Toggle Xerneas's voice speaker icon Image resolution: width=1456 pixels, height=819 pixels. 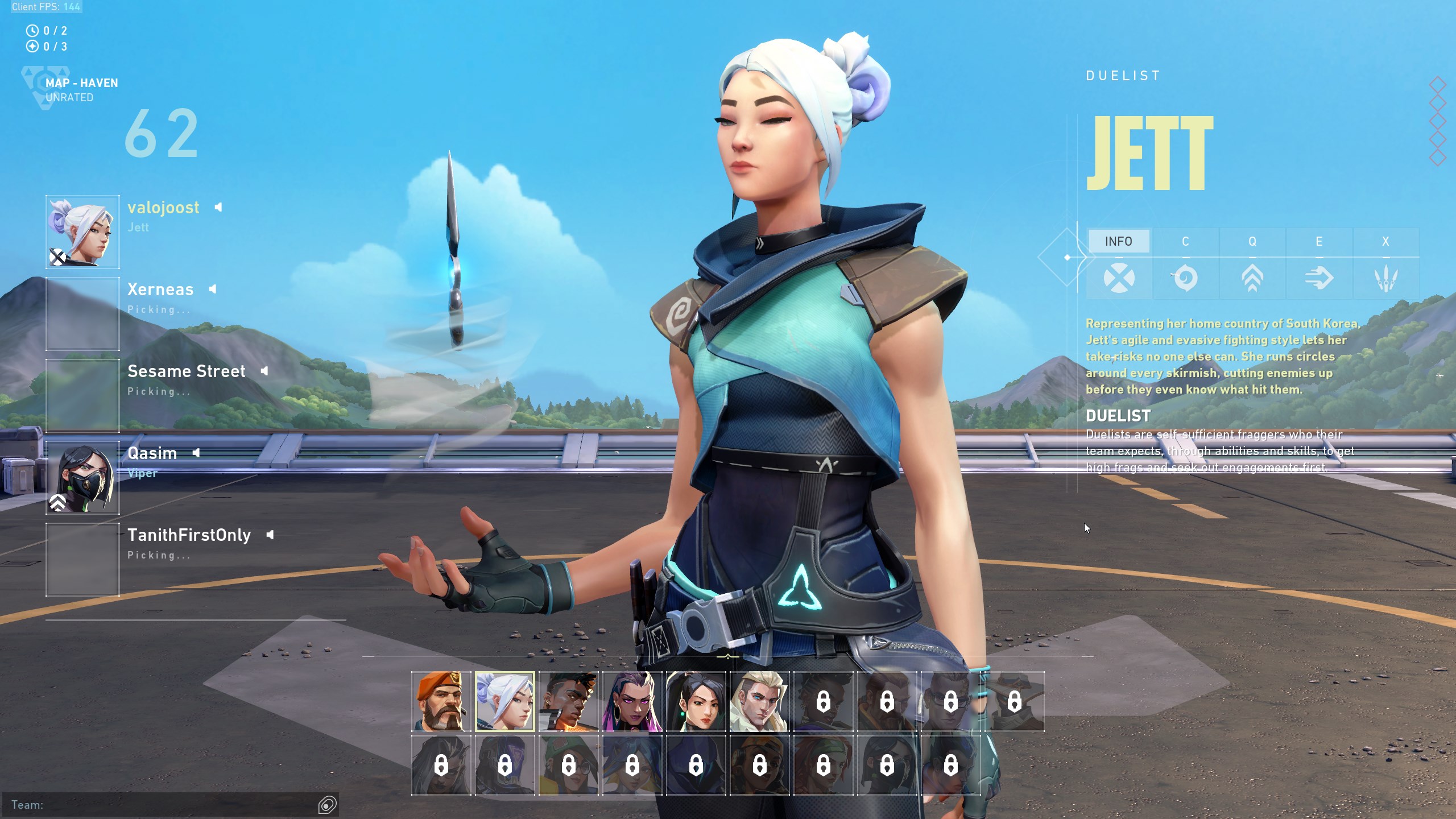pyautogui.click(x=213, y=289)
